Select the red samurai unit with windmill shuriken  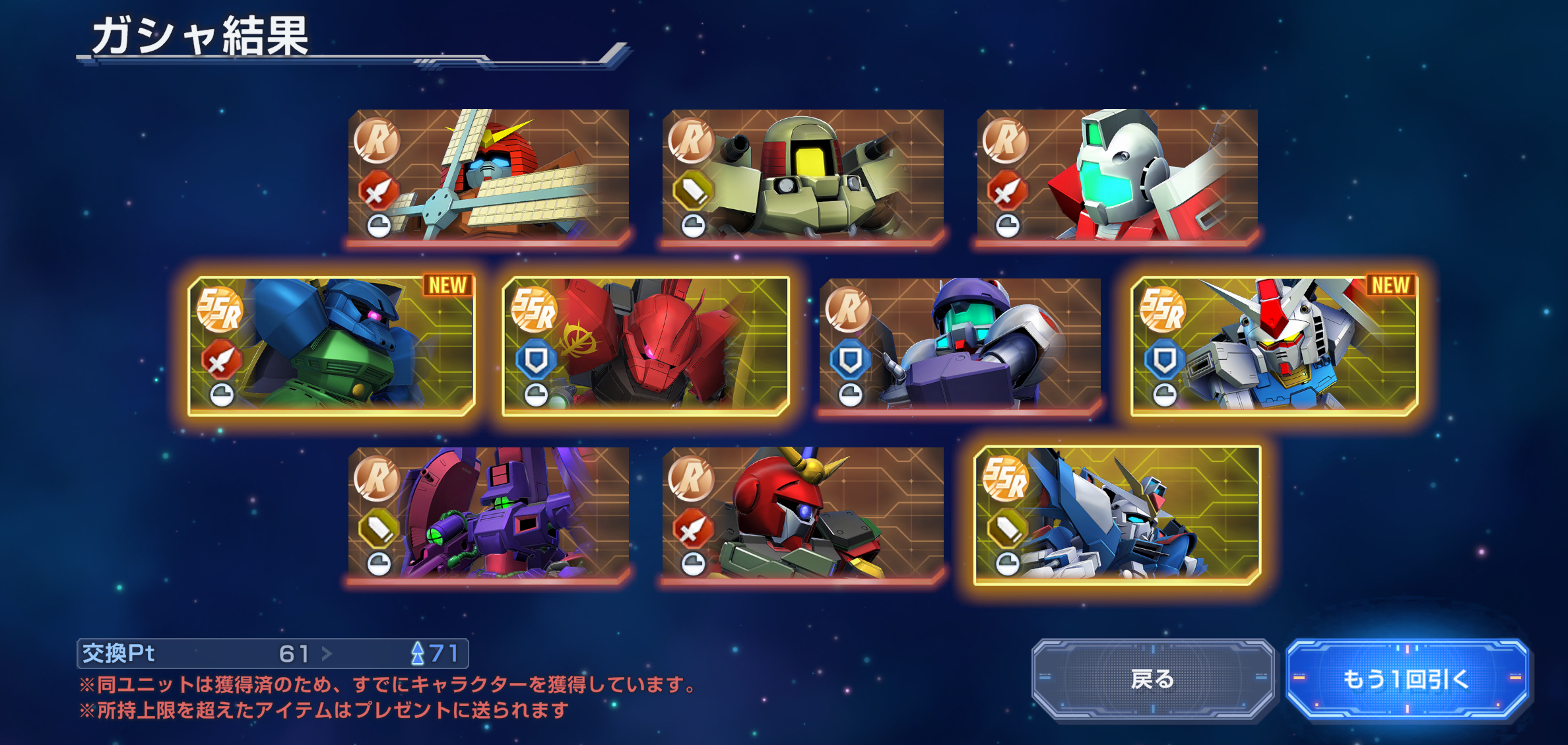click(x=488, y=175)
